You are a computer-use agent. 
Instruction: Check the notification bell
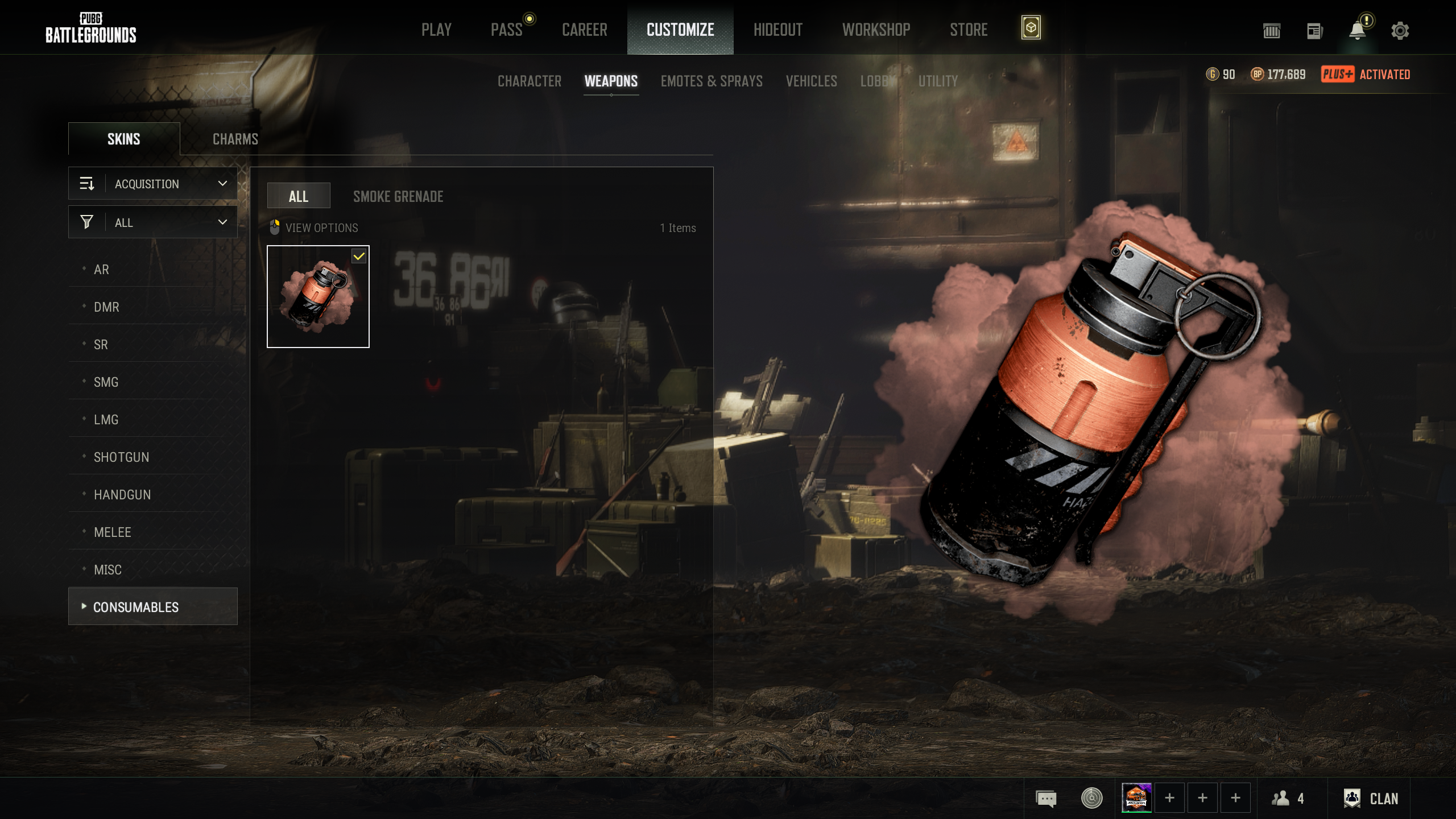(x=1357, y=31)
